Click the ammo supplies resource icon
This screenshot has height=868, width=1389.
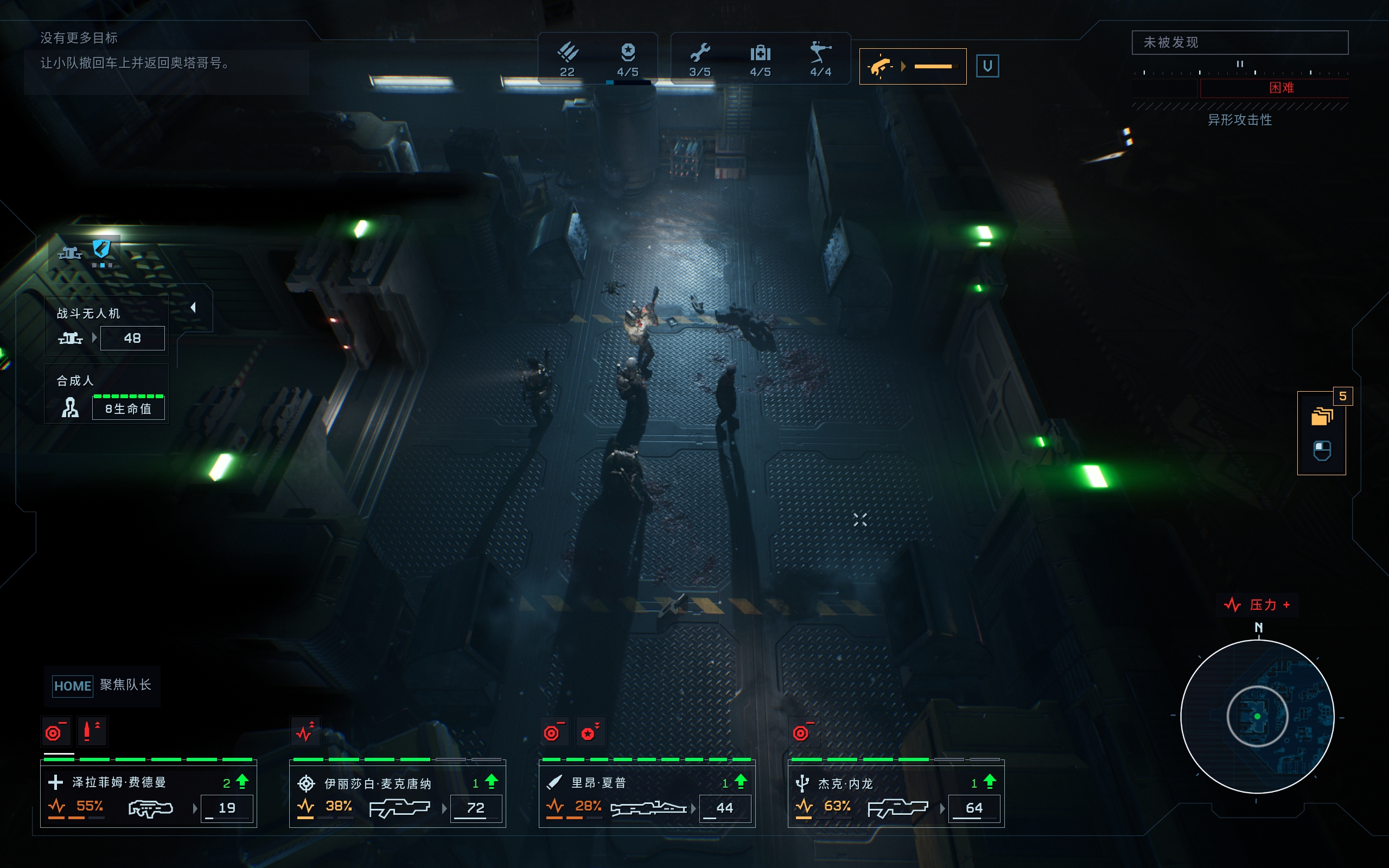coord(567,53)
